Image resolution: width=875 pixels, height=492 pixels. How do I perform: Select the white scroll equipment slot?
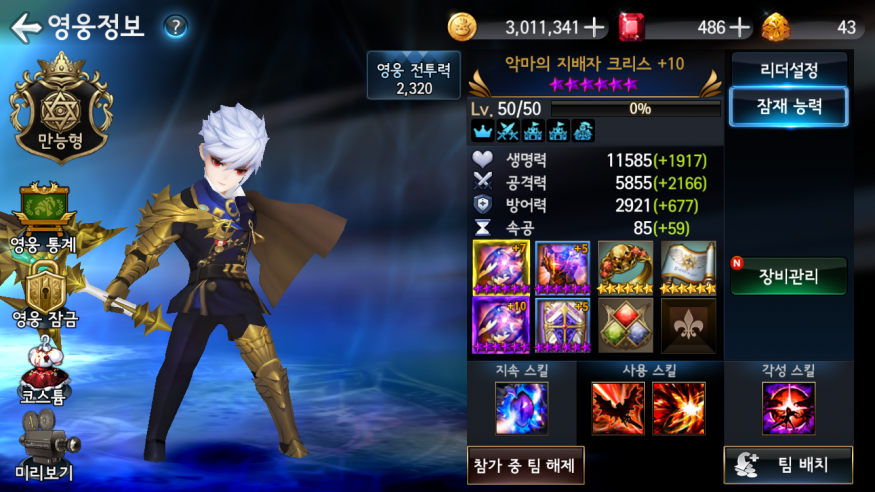[688, 268]
